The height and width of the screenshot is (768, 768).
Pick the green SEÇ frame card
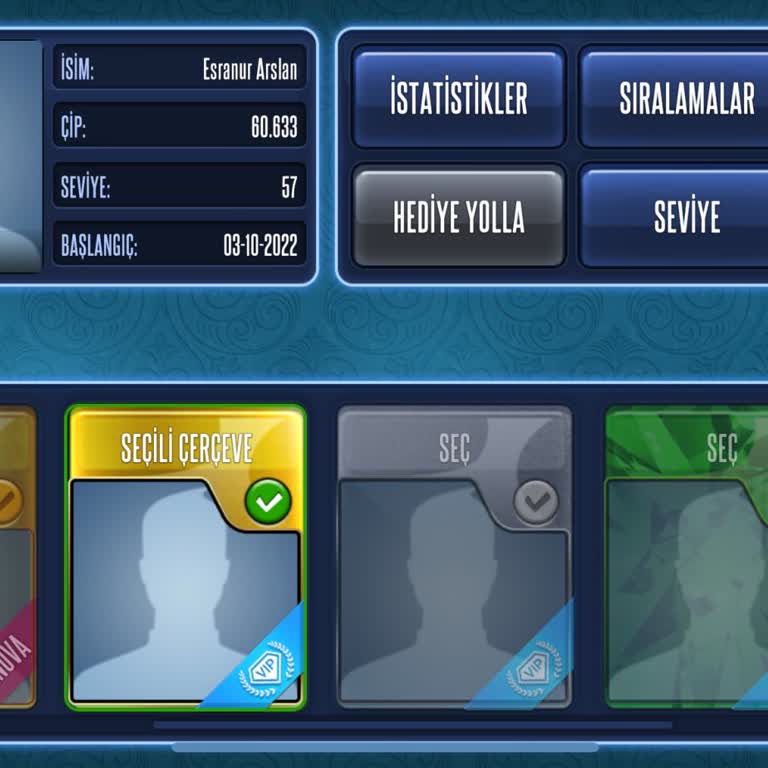click(x=690, y=556)
